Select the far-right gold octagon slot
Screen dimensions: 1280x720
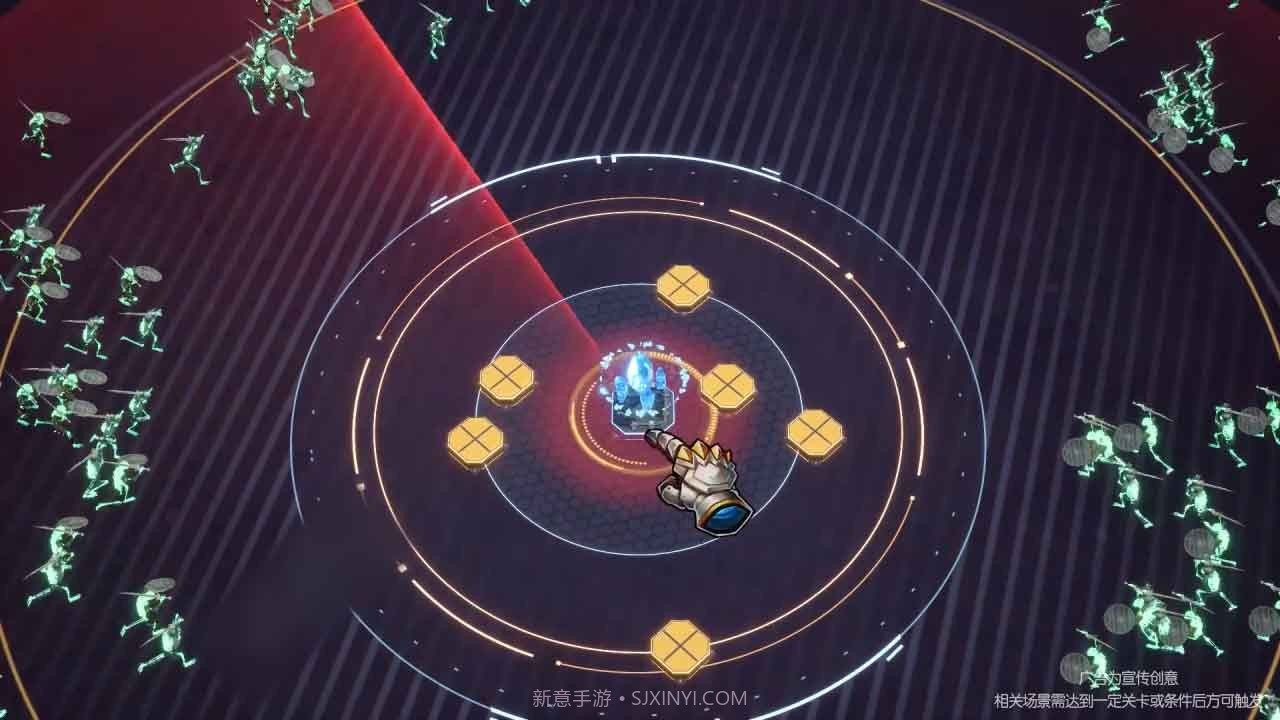[x=813, y=432]
